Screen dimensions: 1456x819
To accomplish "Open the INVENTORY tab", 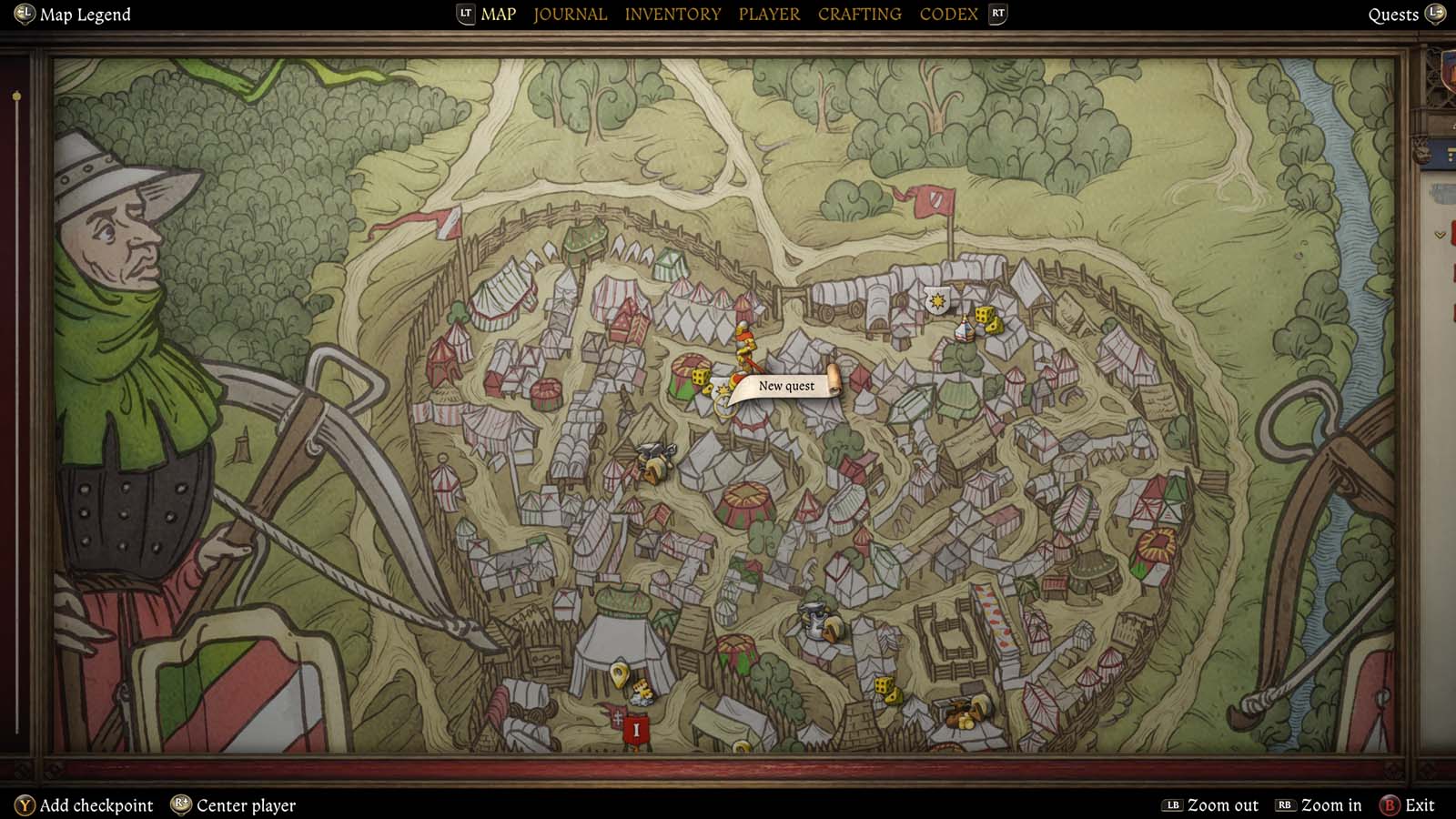I will click(673, 14).
